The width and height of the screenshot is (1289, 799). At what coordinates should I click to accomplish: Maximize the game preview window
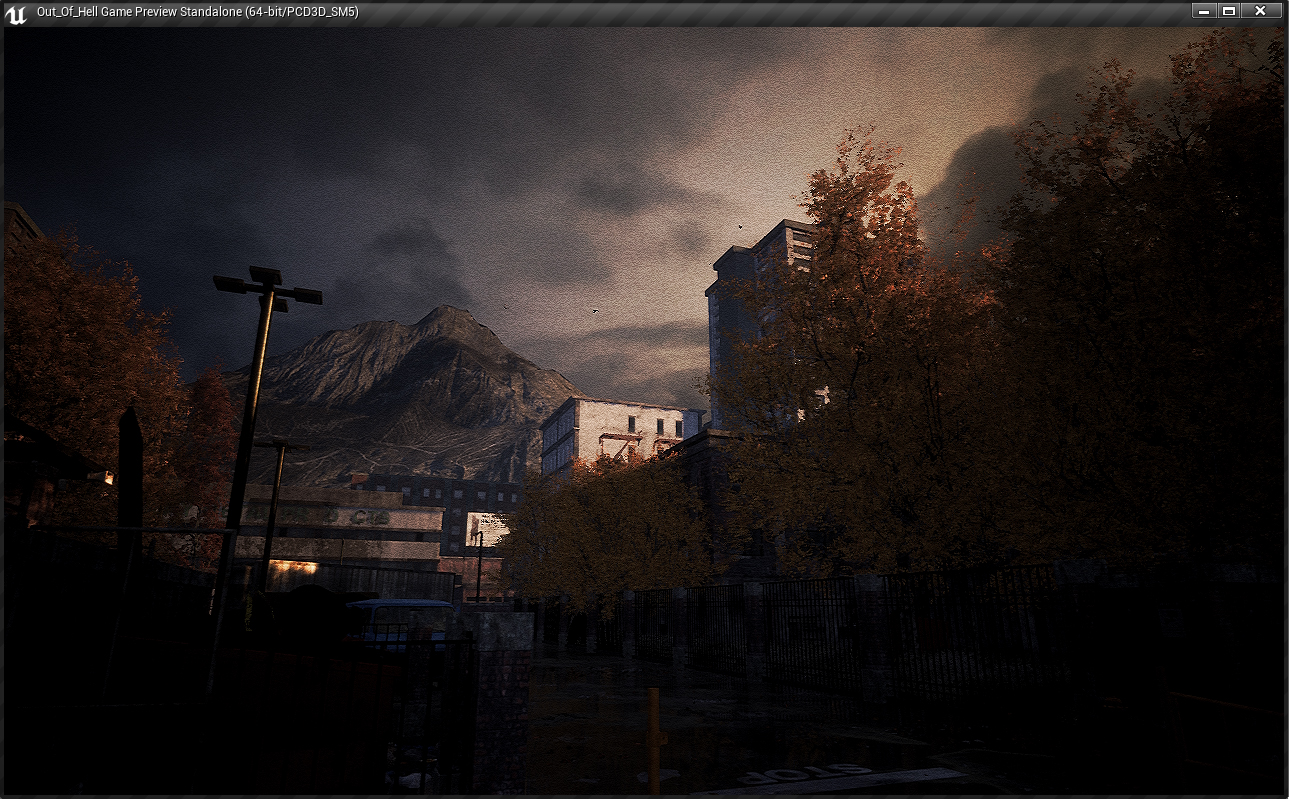point(1229,11)
